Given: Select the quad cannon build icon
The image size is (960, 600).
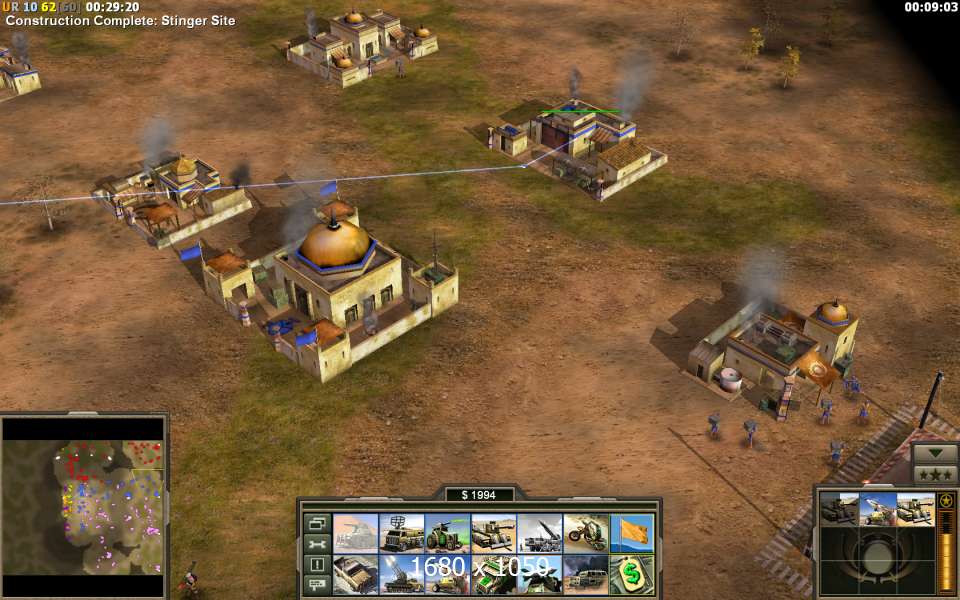Looking at the screenshot, I should coord(402,574).
